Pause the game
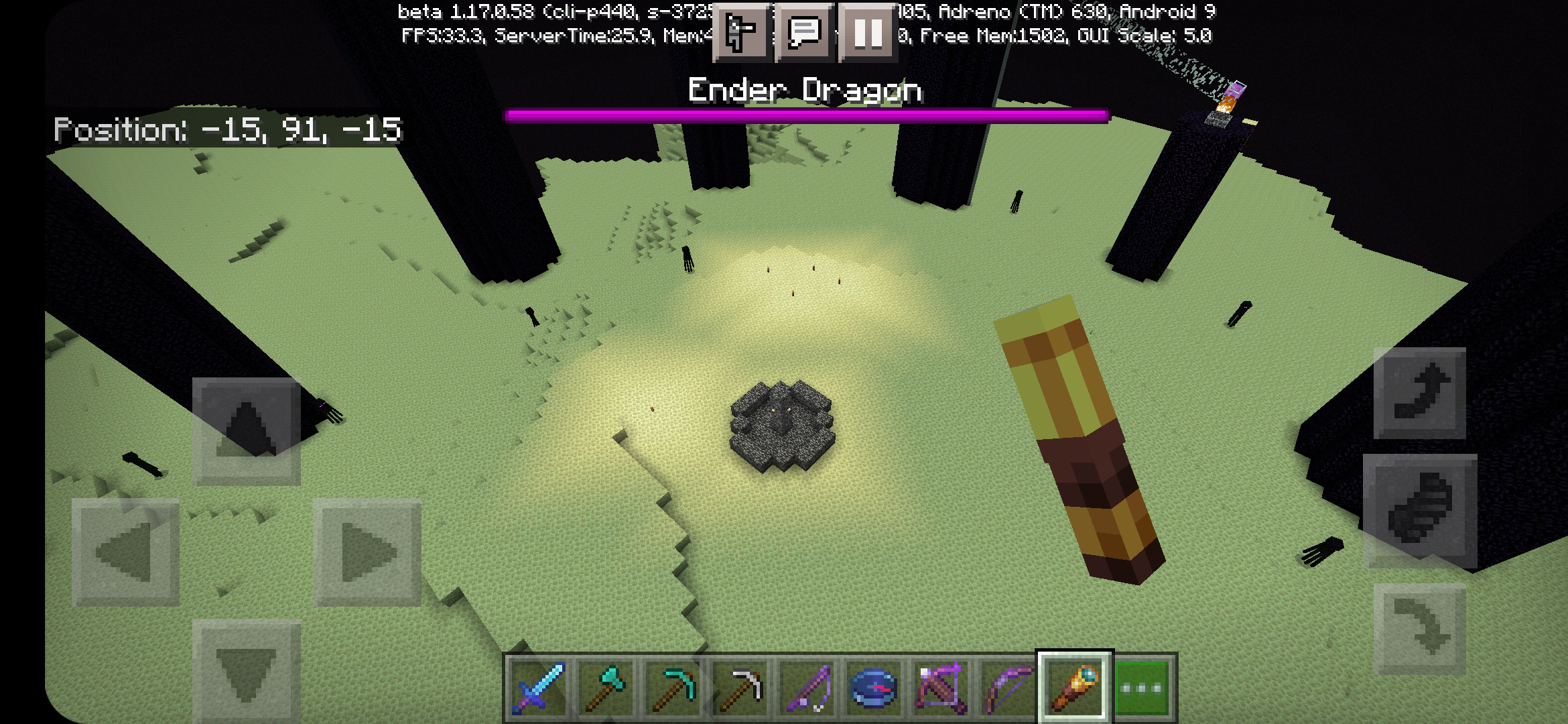Screen dimensions: 1568x724 click(868, 32)
